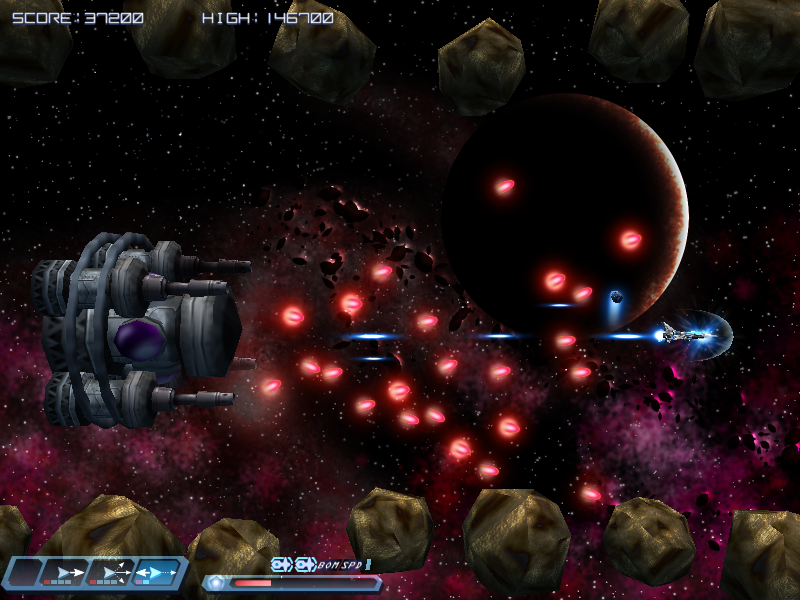Select the forward-shot weapon slot

[67, 572]
